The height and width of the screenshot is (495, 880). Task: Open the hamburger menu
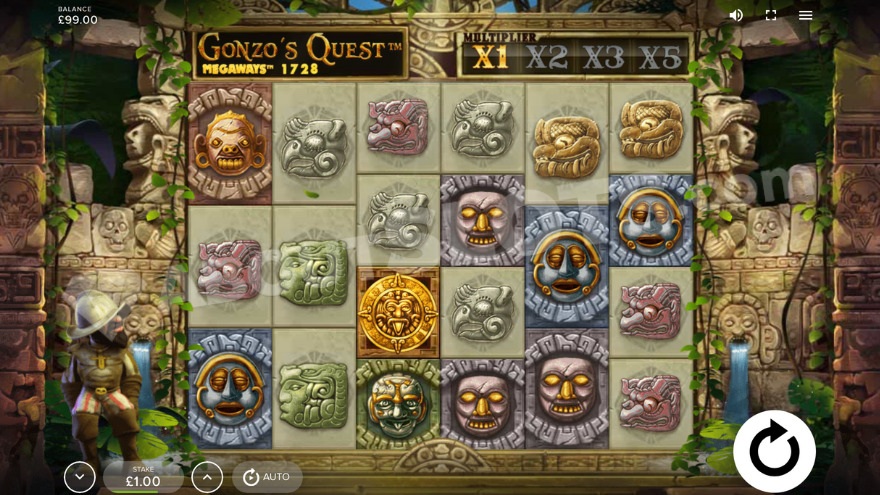pyautogui.click(x=805, y=15)
